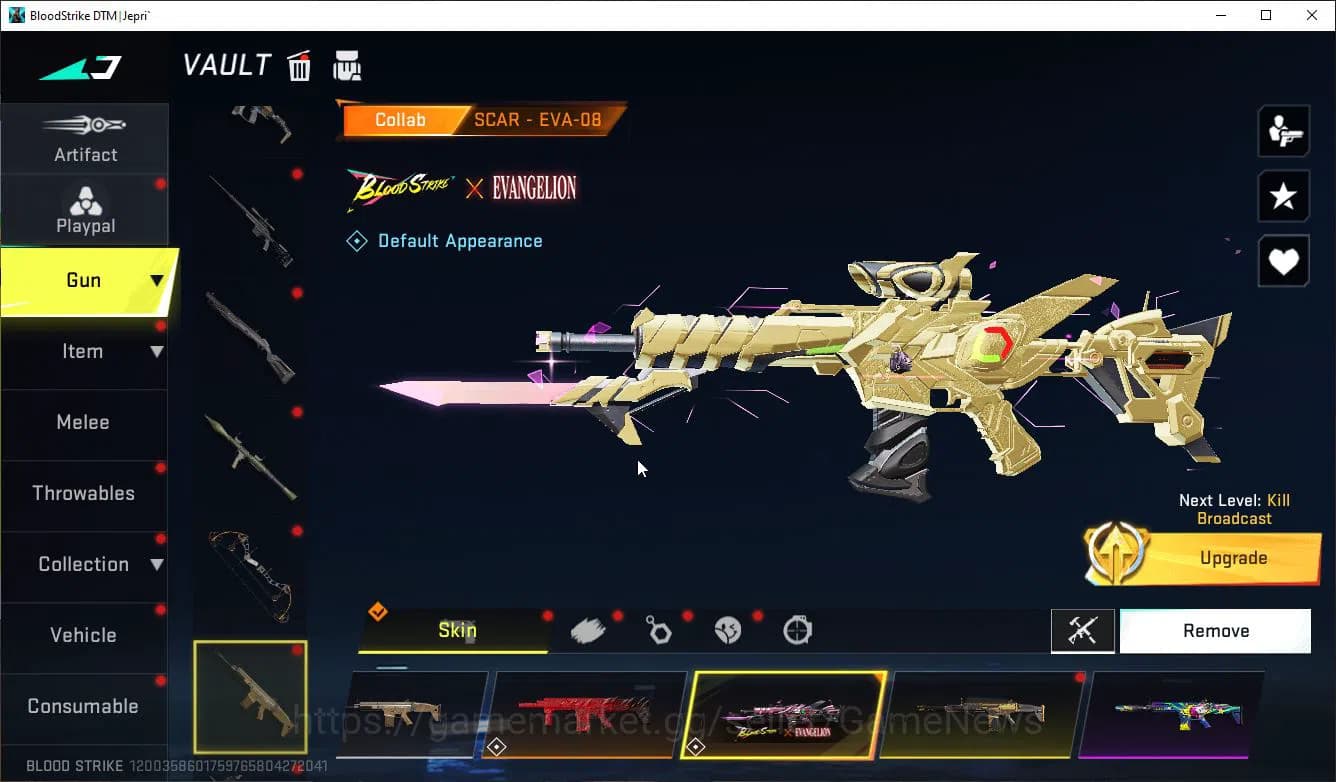This screenshot has height=782, width=1336.
Task: Select the weapon charm attachment icon
Action: point(658,629)
